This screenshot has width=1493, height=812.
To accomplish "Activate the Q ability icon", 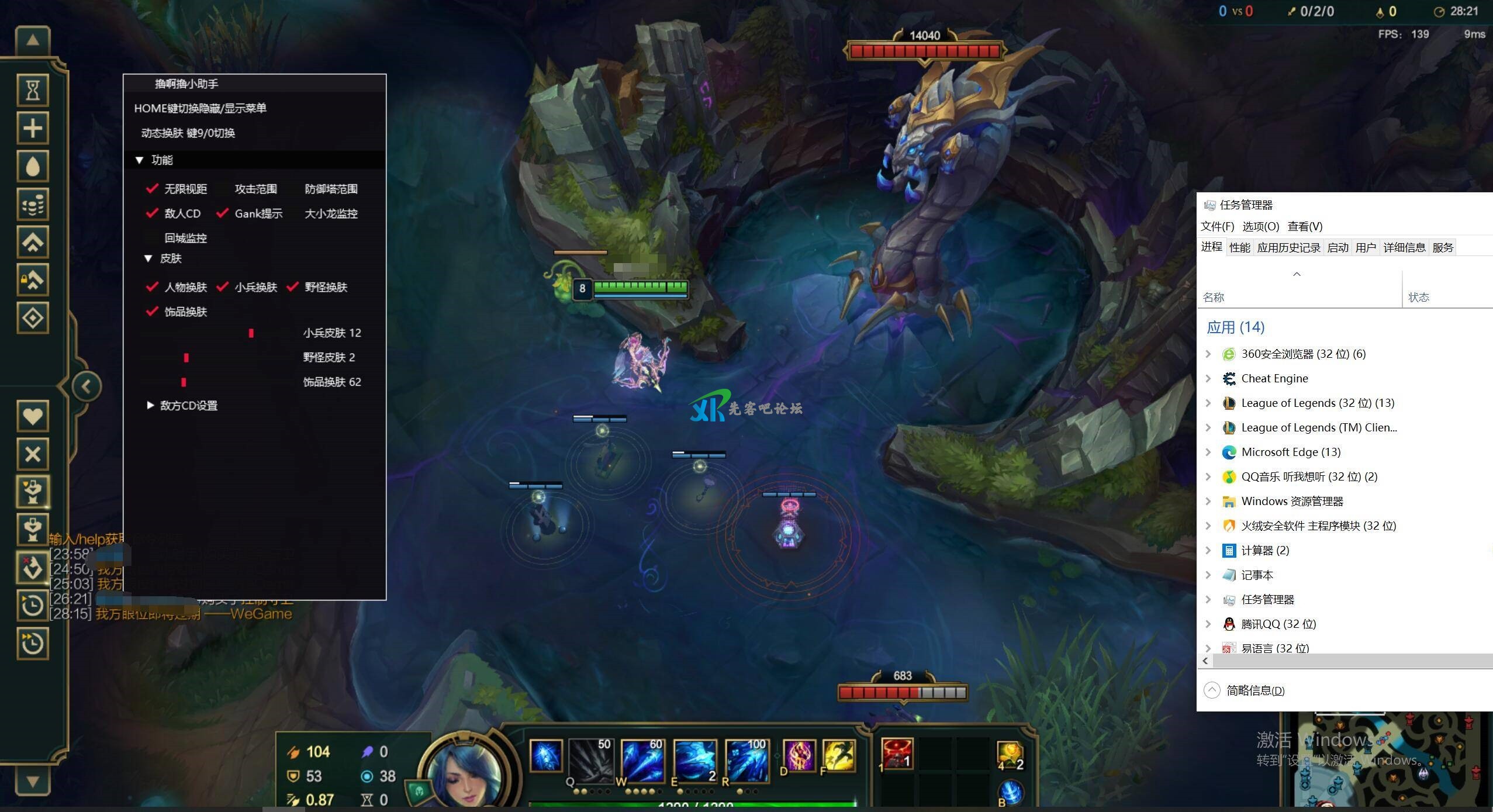I will [590, 761].
